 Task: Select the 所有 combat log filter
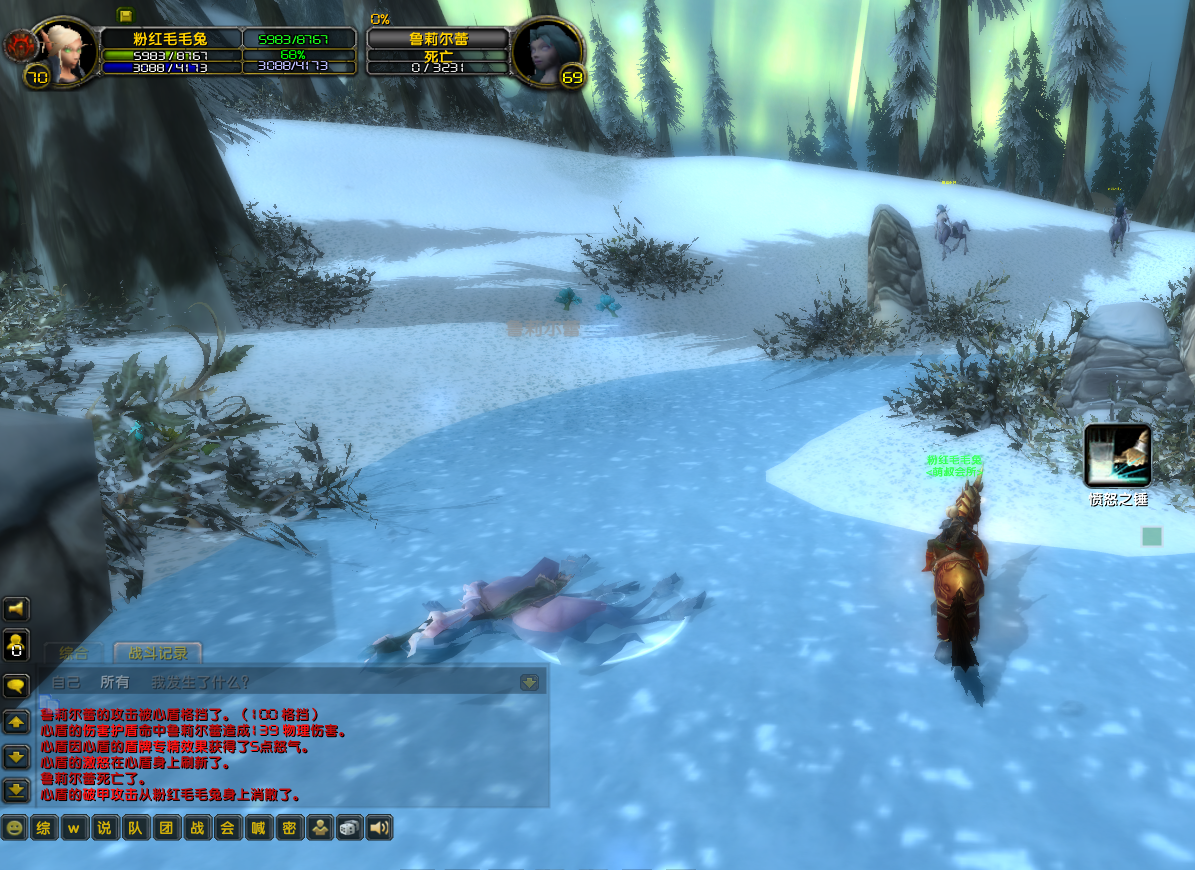coord(115,682)
